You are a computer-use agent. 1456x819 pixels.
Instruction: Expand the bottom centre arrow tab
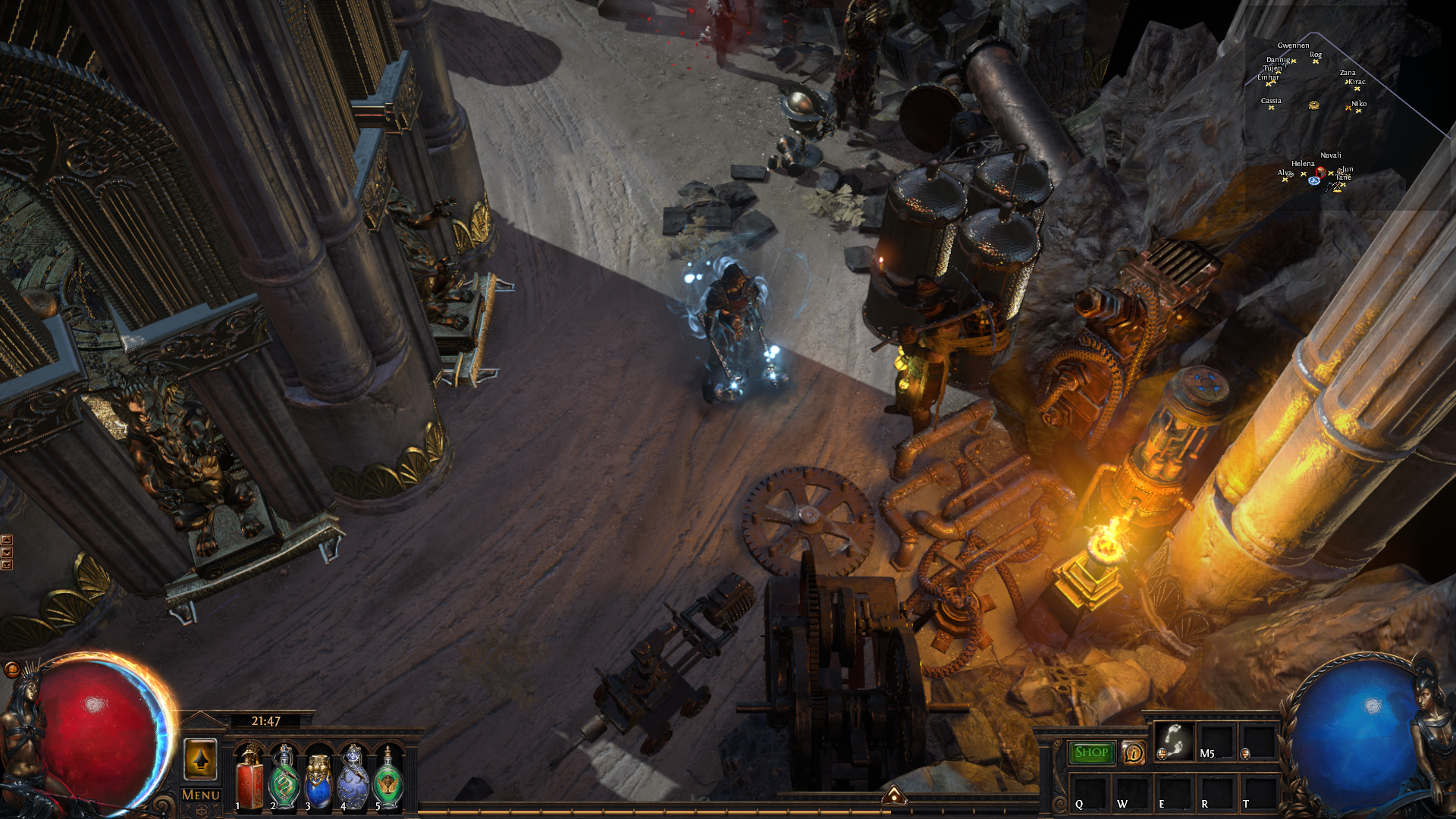coord(893,795)
